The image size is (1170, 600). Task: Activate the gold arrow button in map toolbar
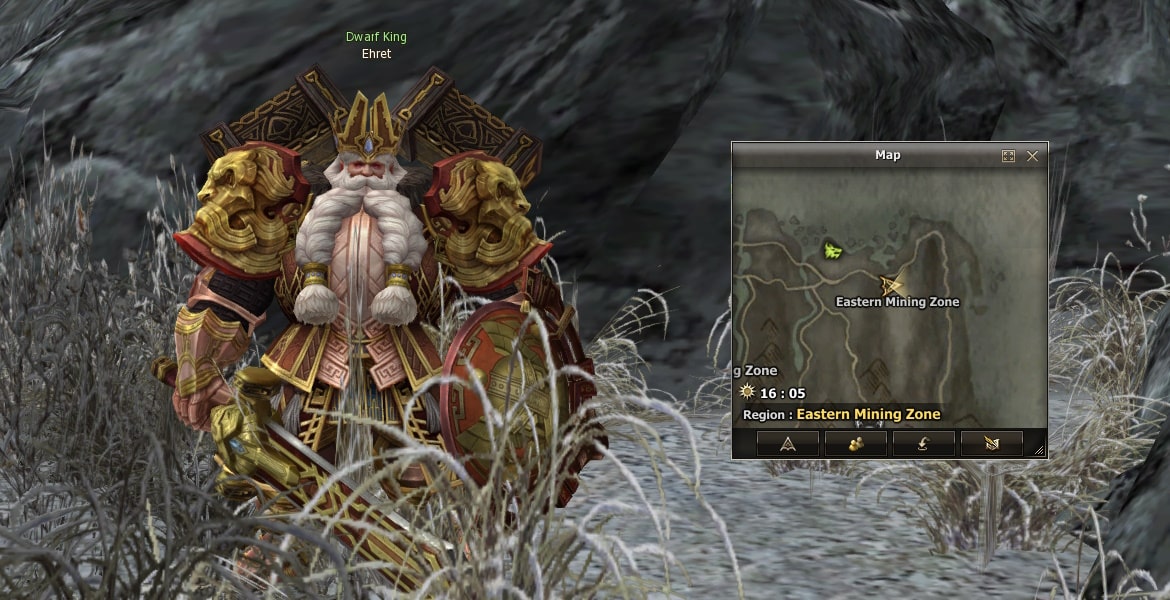(x=991, y=443)
